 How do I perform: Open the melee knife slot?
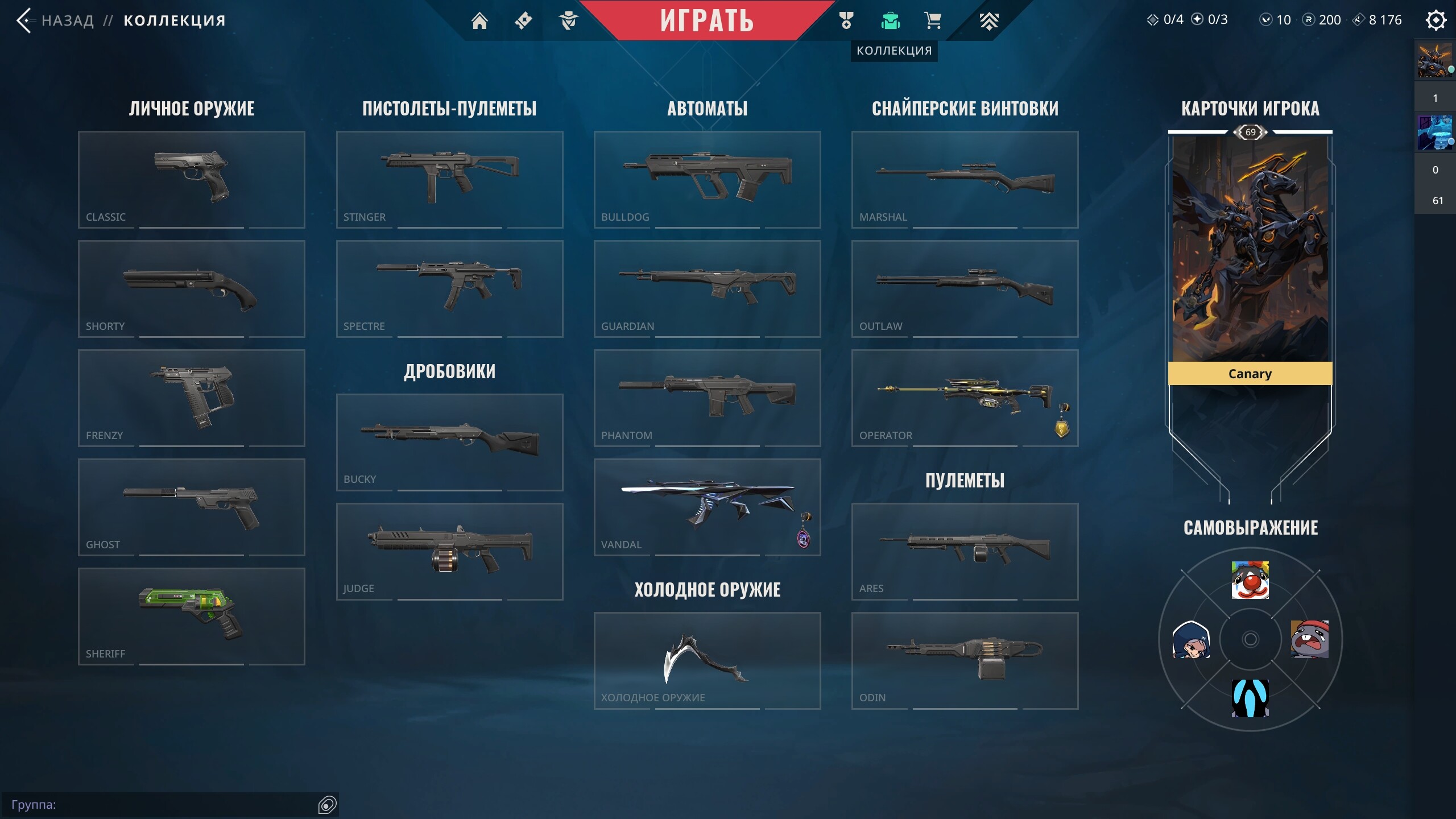pos(707,660)
